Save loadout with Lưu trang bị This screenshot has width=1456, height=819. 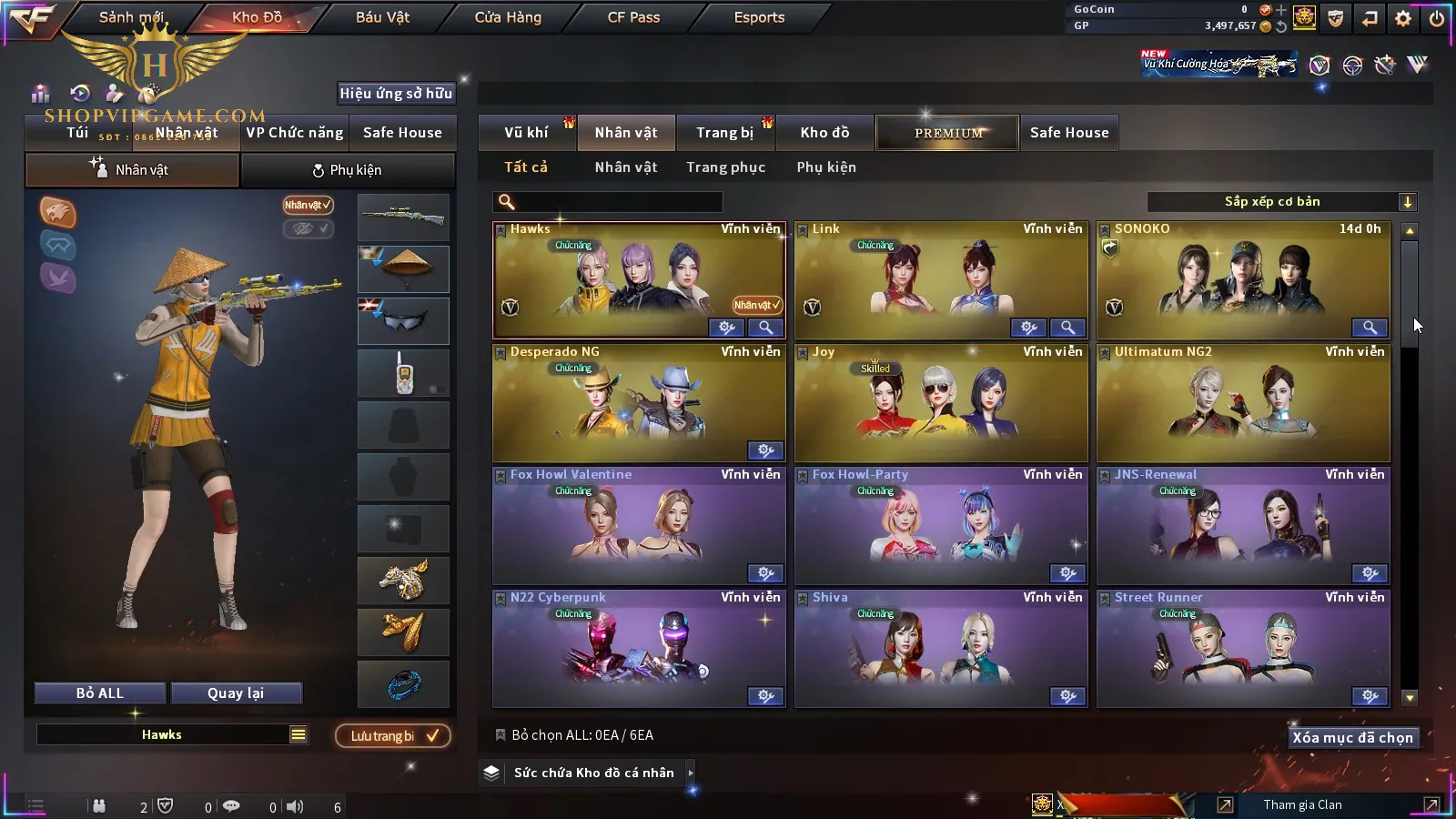point(393,736)
